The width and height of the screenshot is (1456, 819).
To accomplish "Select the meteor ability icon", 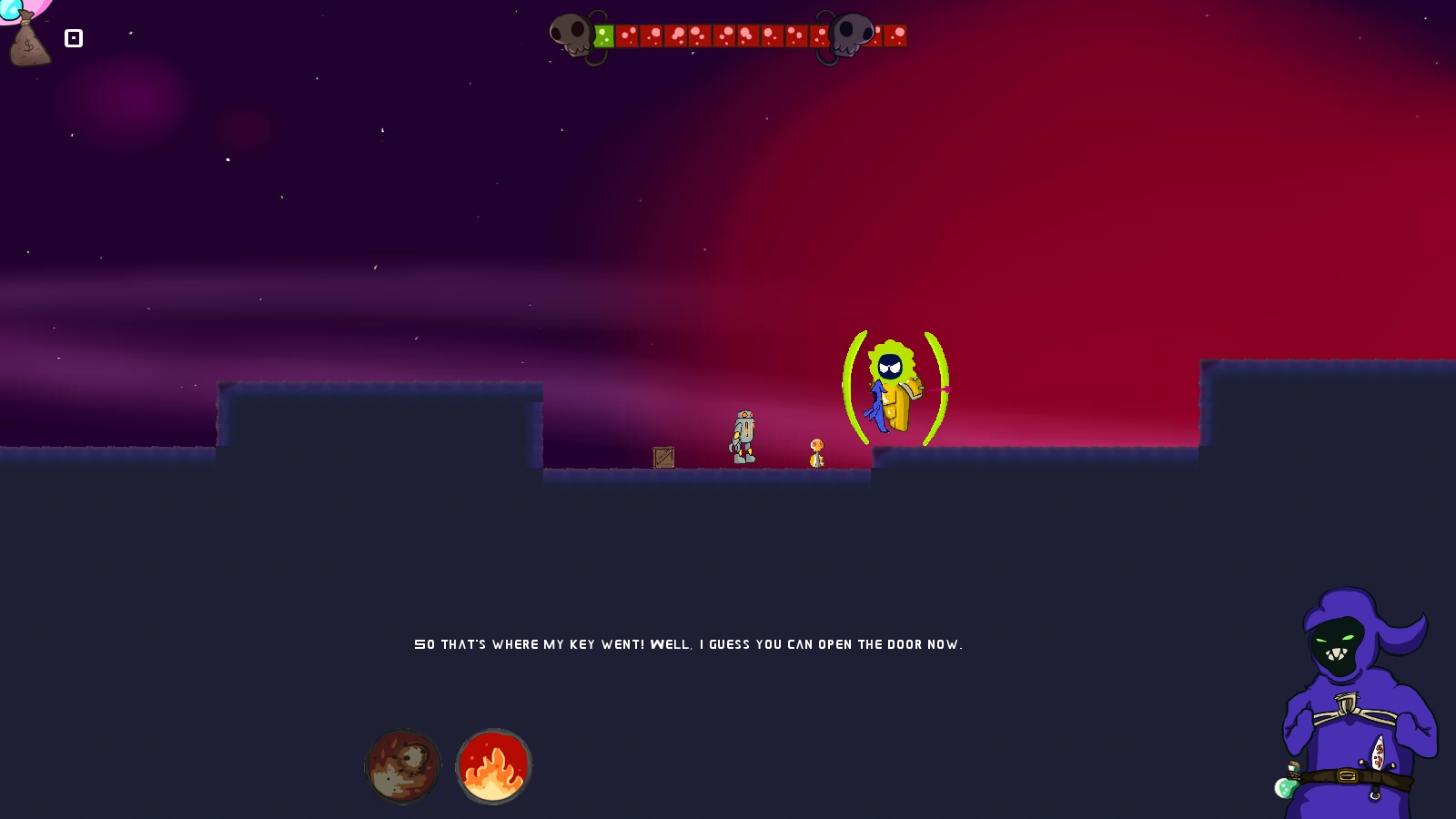I will click(x=403, y=767).
